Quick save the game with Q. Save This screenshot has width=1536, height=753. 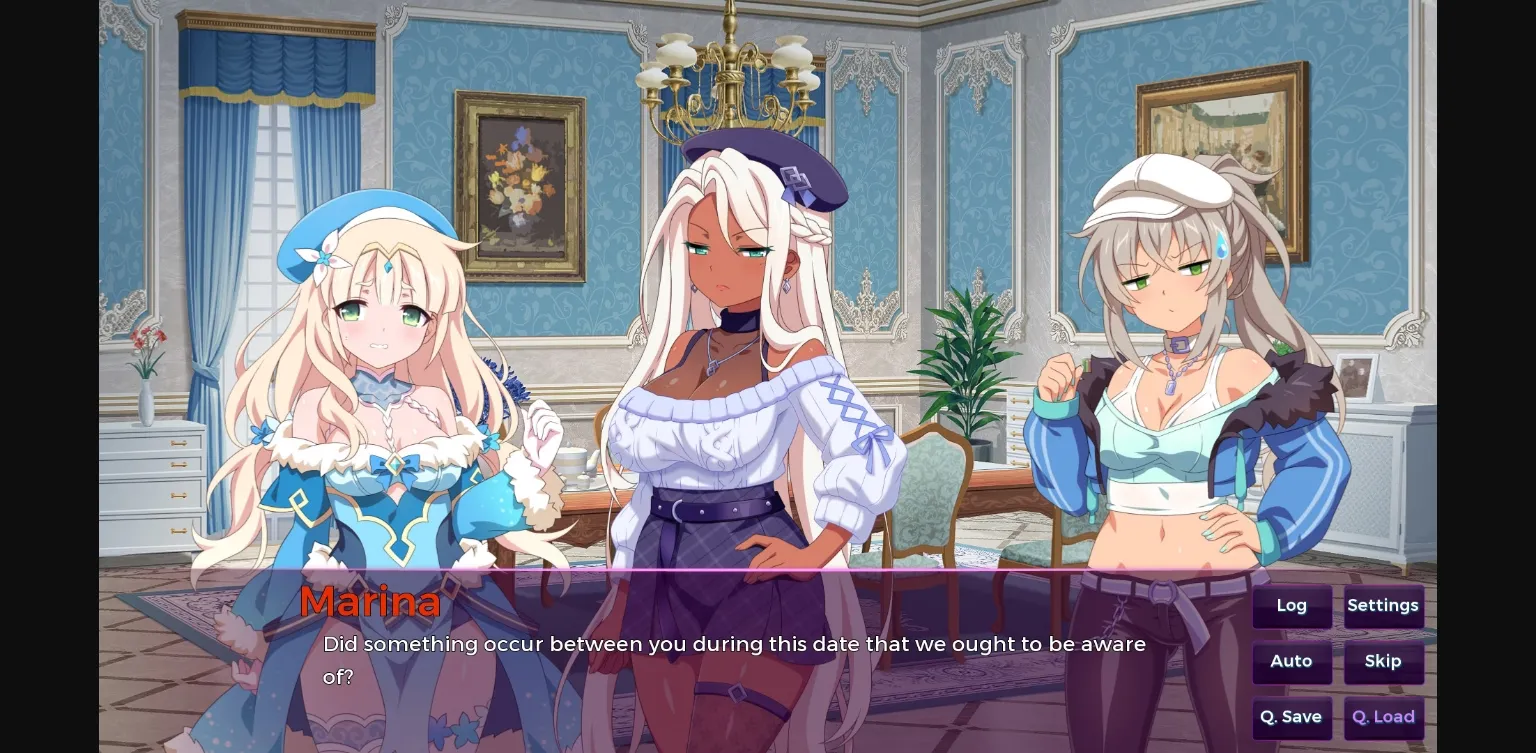1291,717
